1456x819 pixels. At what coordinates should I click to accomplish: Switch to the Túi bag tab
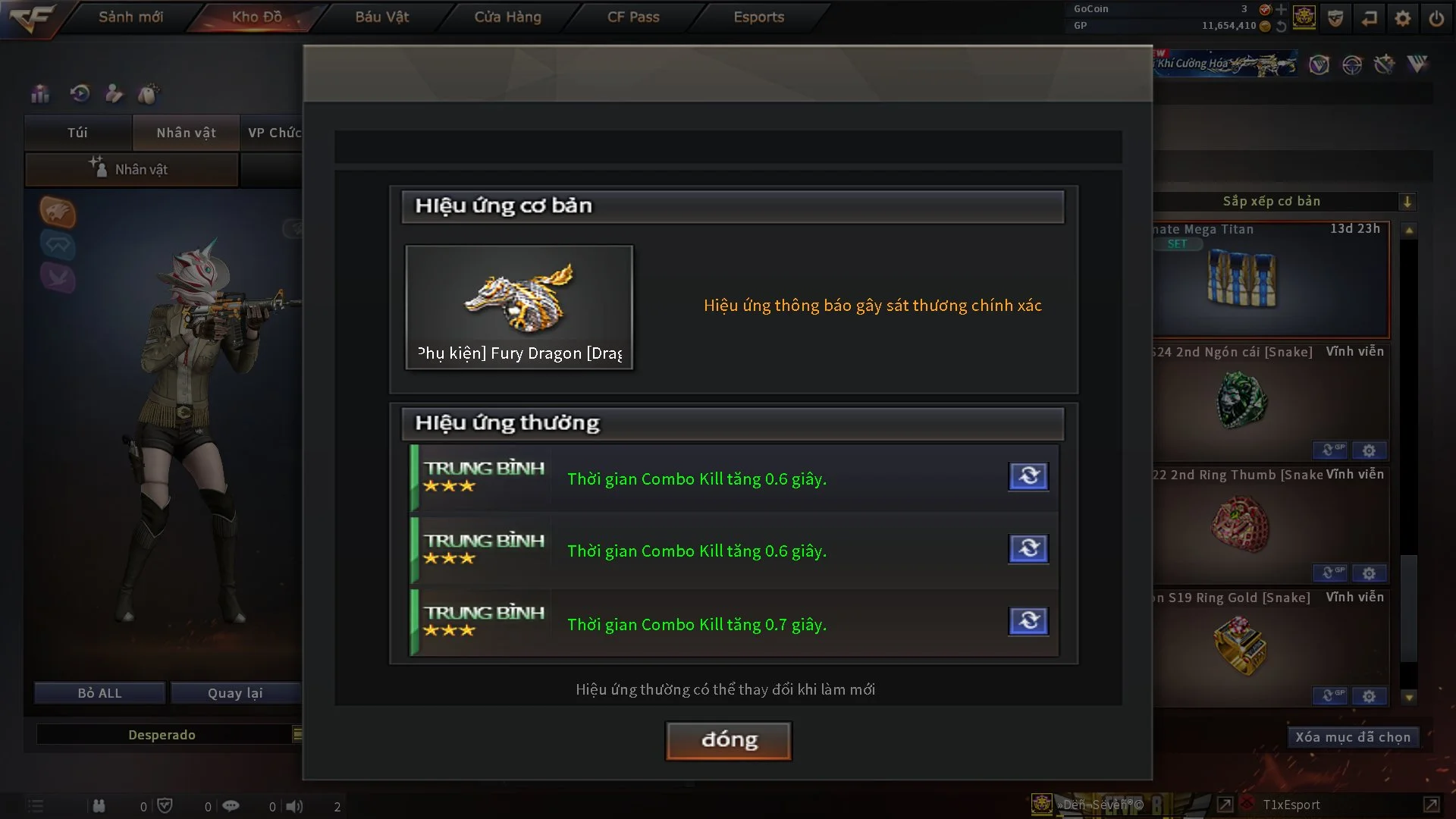tap(77, 133)
